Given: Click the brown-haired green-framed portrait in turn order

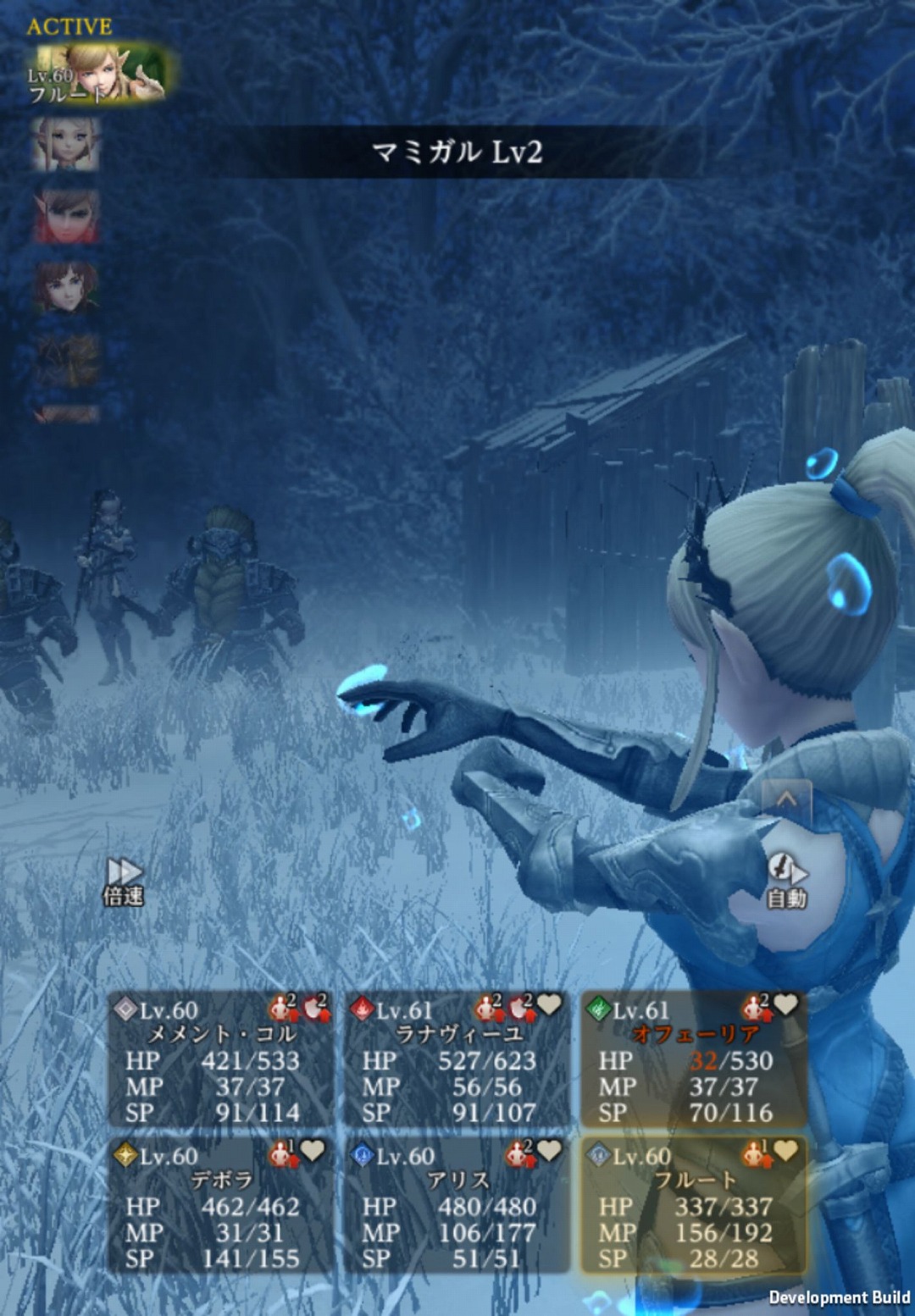Looking at the screenshot, I should coord(66,288).
